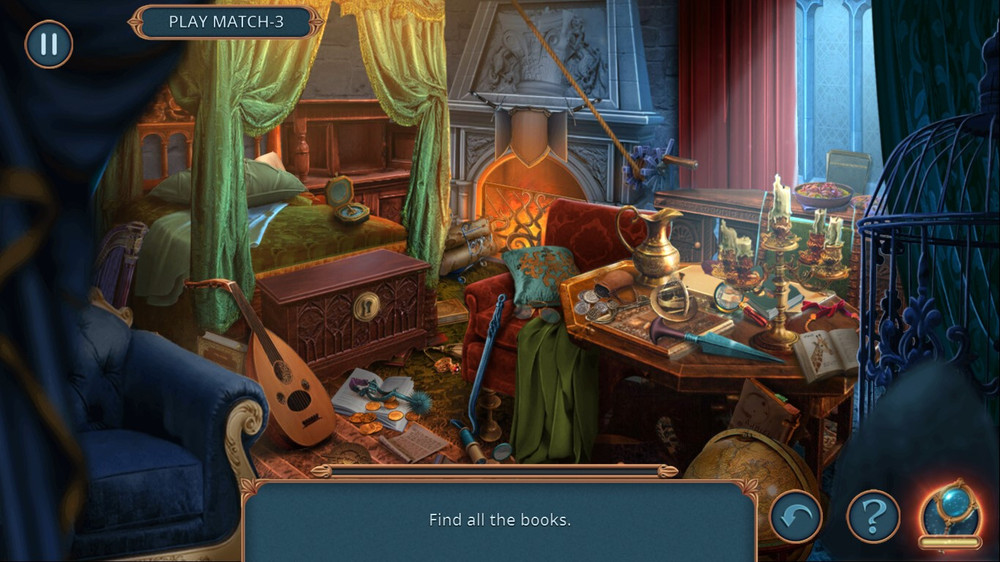Switch to Play Match-3 mode
The width and height of the screenshot is (1000, 562).
(226, 22)
